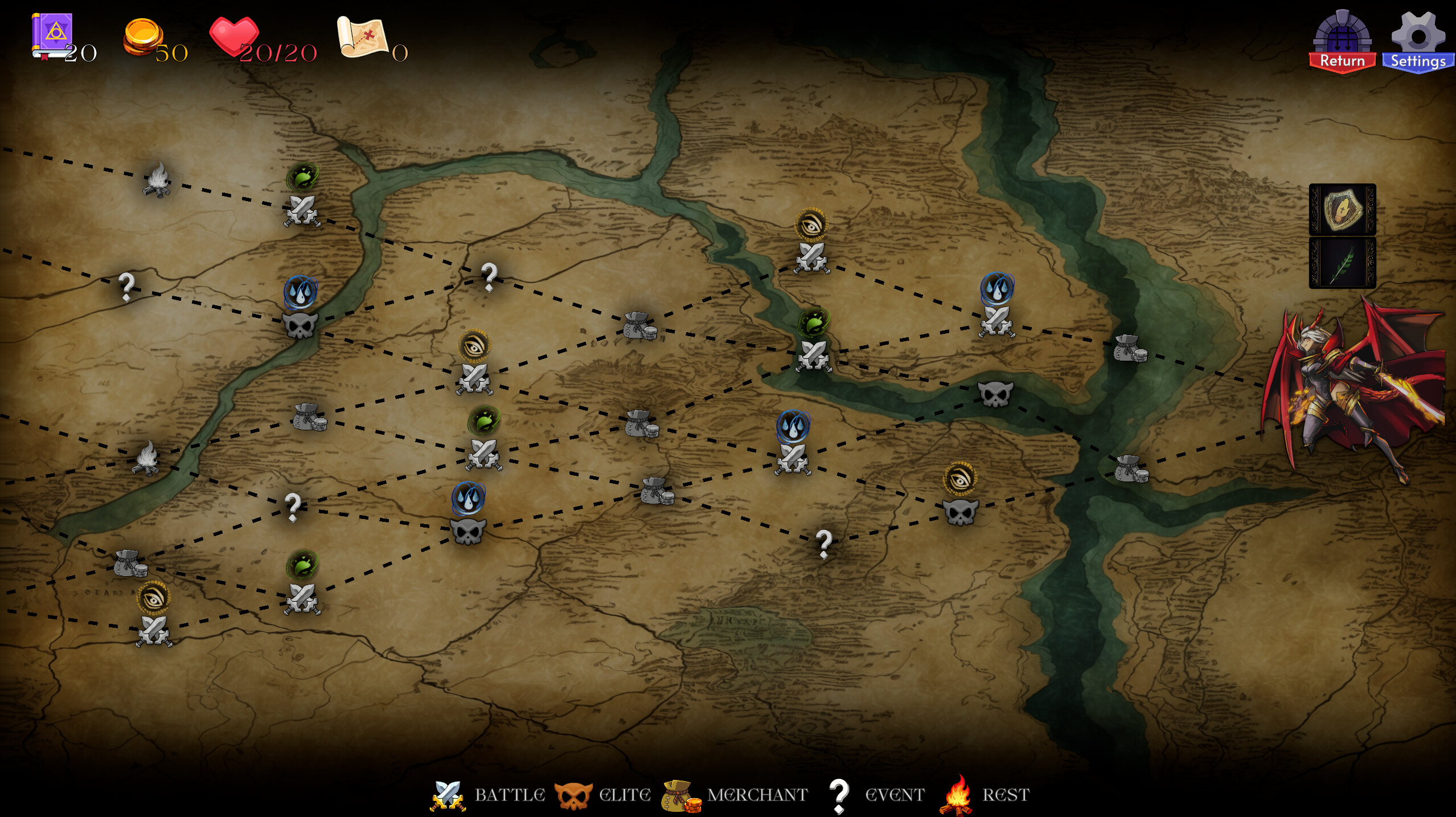The height and width of the screenshot is (817, 1456).
Task: Click the flame Rest legend icon
Action: click(956, 794)
